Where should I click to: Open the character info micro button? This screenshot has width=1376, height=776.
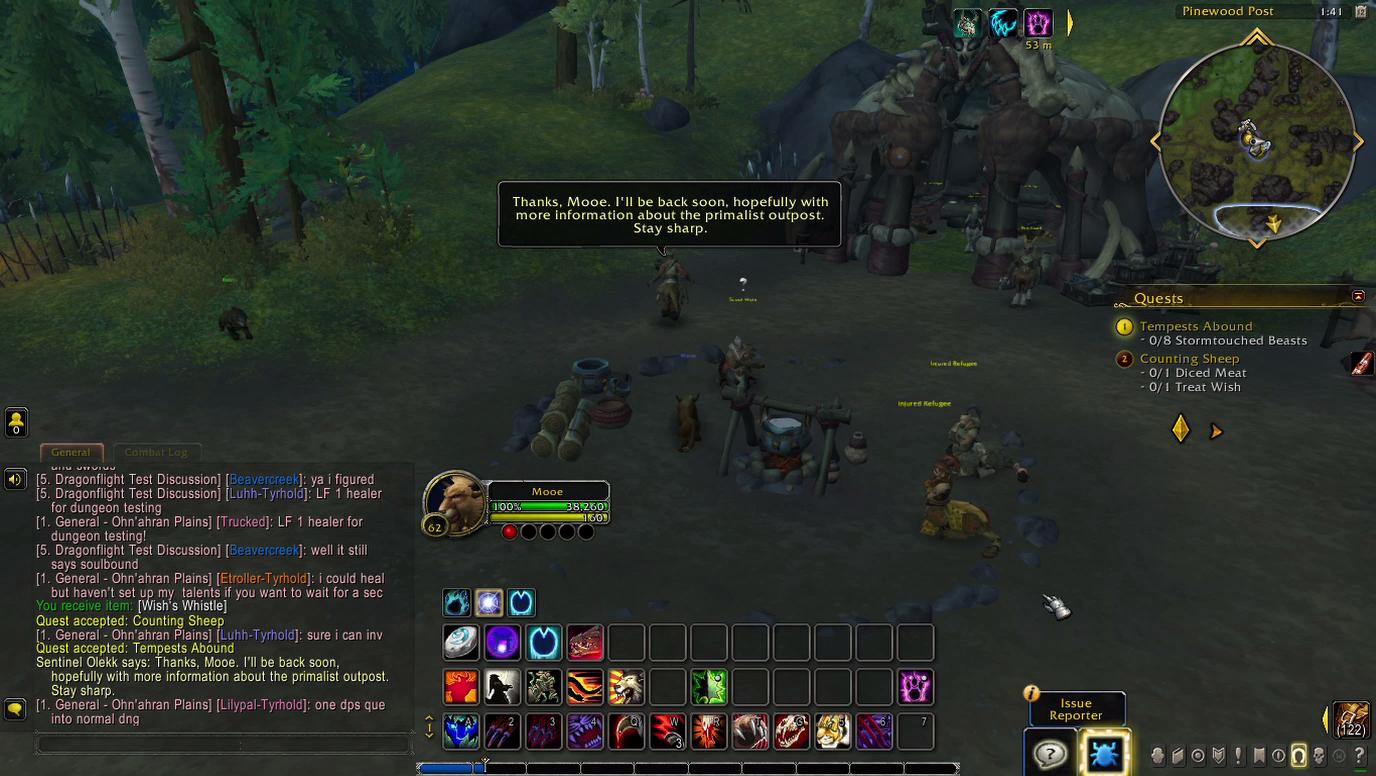1158,756
